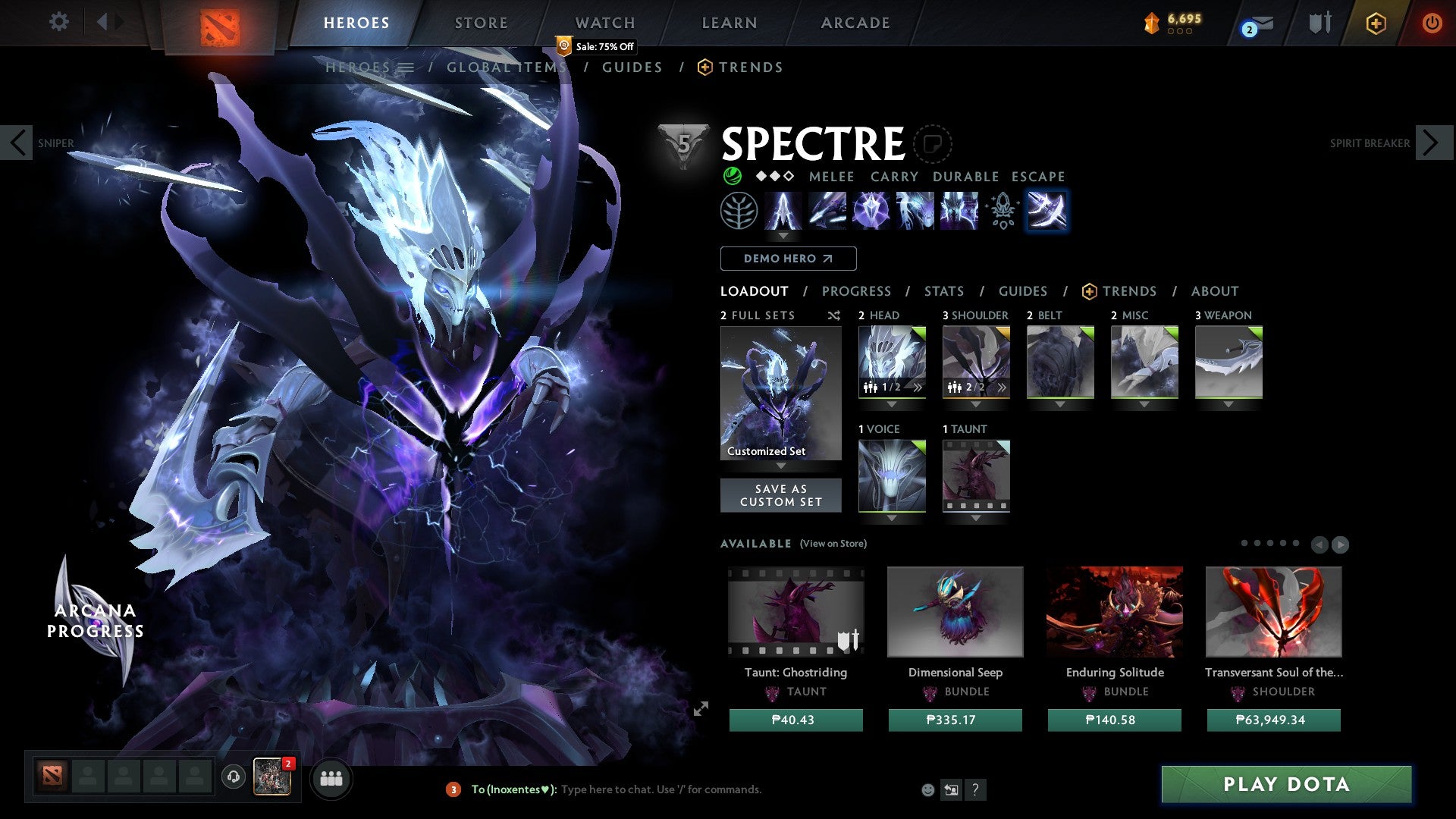Click the armory shield icon in top bar

(x=1319, y=24)
